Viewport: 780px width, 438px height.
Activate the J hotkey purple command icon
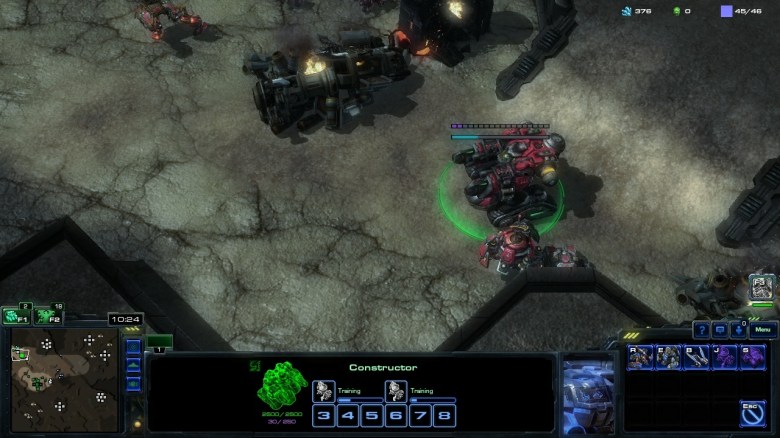[x=724, y=356]
